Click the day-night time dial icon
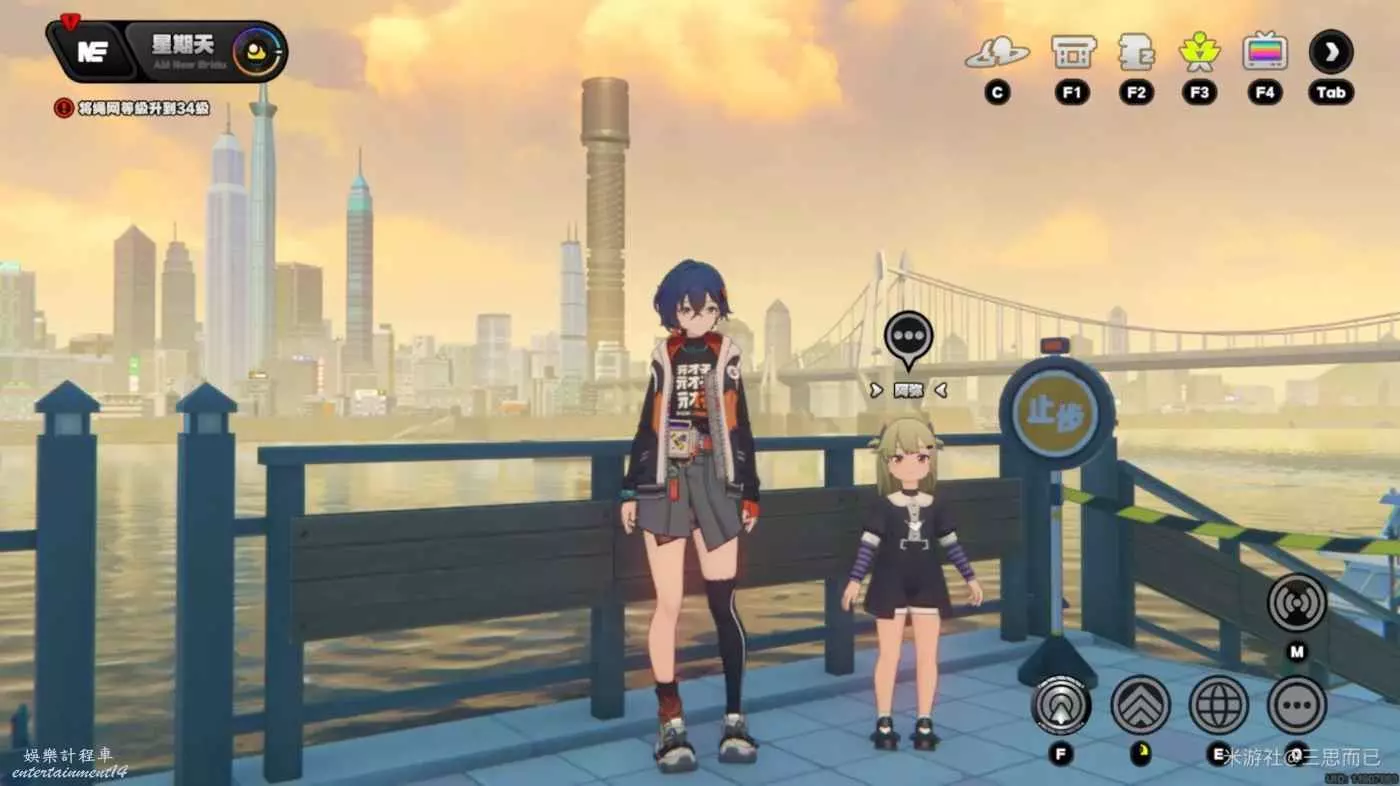 256,51
